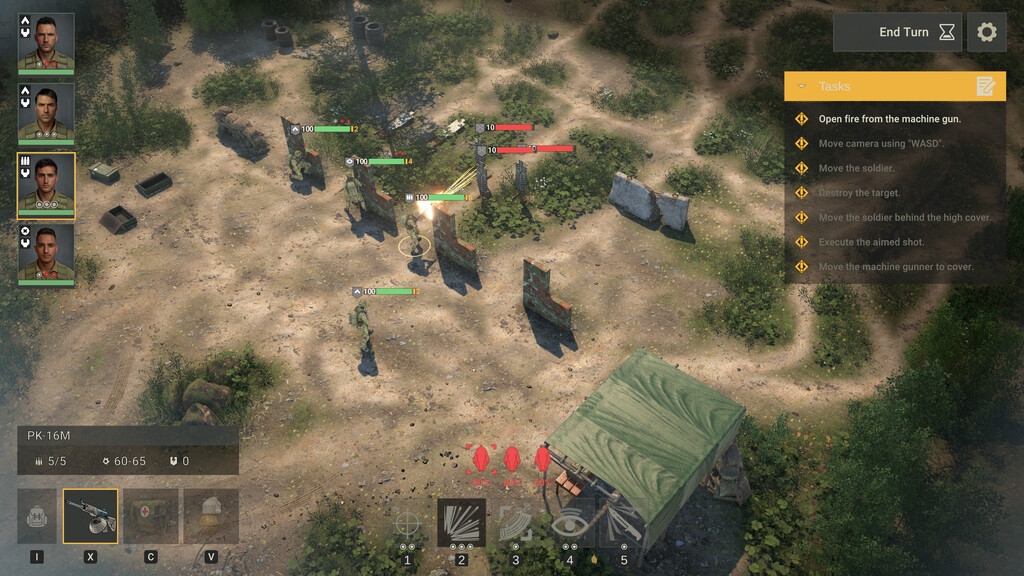Select the grenade item slot
Image resolution: width=1024 pixels, height=576 pixels.
211,515
